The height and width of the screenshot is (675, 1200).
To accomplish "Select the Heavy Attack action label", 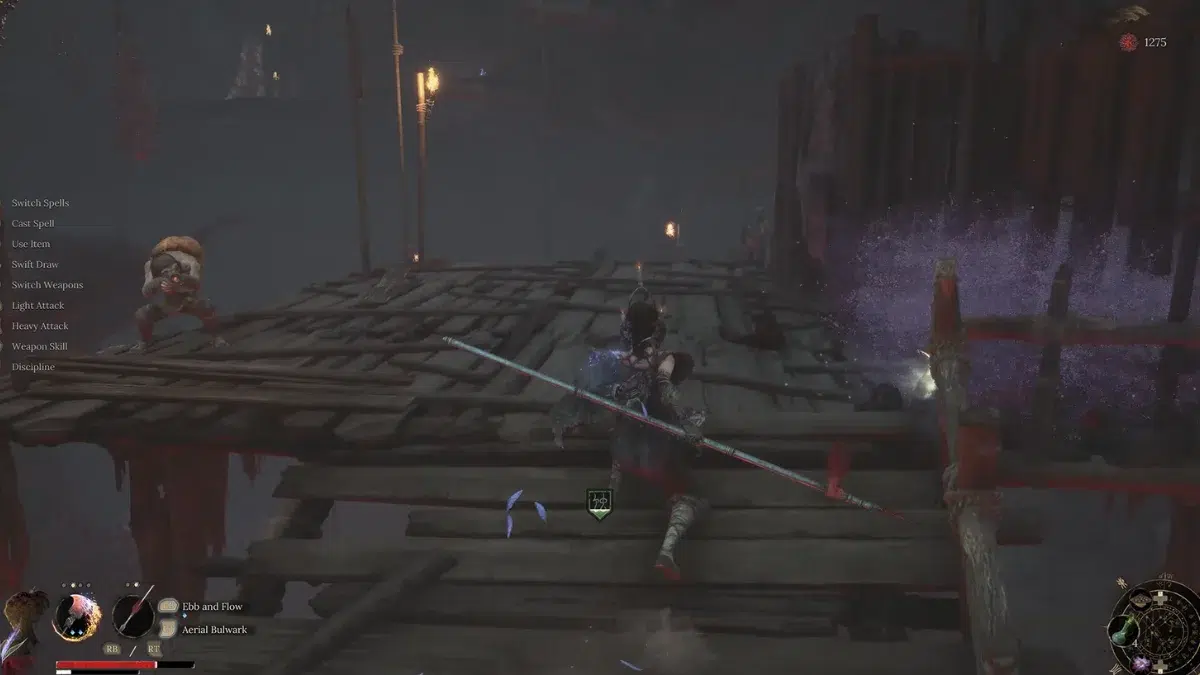I will click(x=40, y=326).
